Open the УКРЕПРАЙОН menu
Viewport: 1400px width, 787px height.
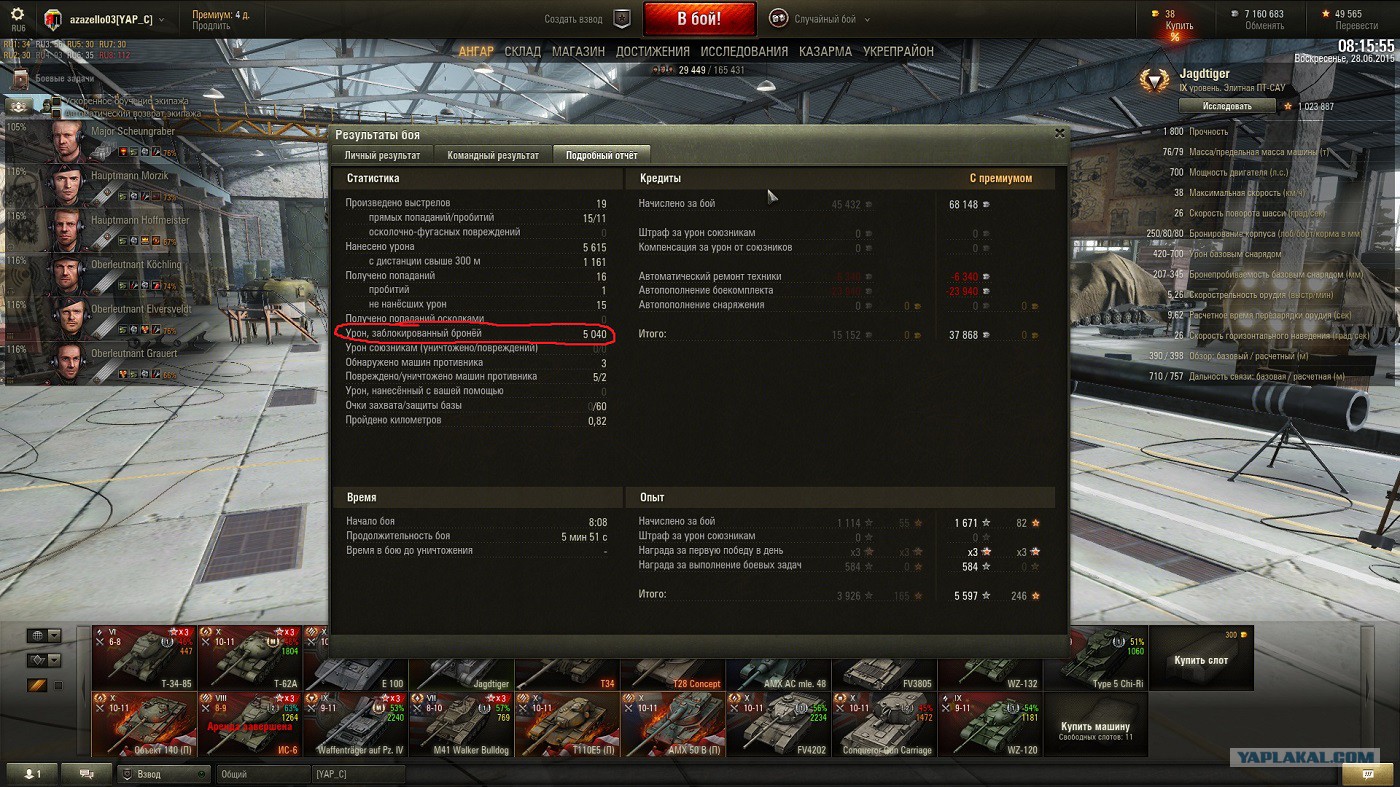(898, 51)
